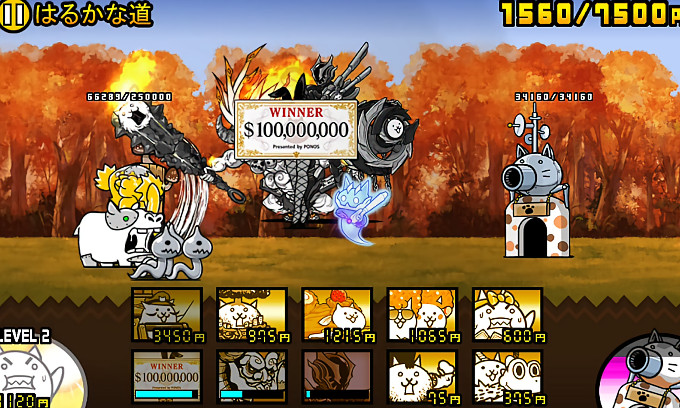Pause the battle with the pause button
Viewport: 680px width, 408px height.
[16, 14]
